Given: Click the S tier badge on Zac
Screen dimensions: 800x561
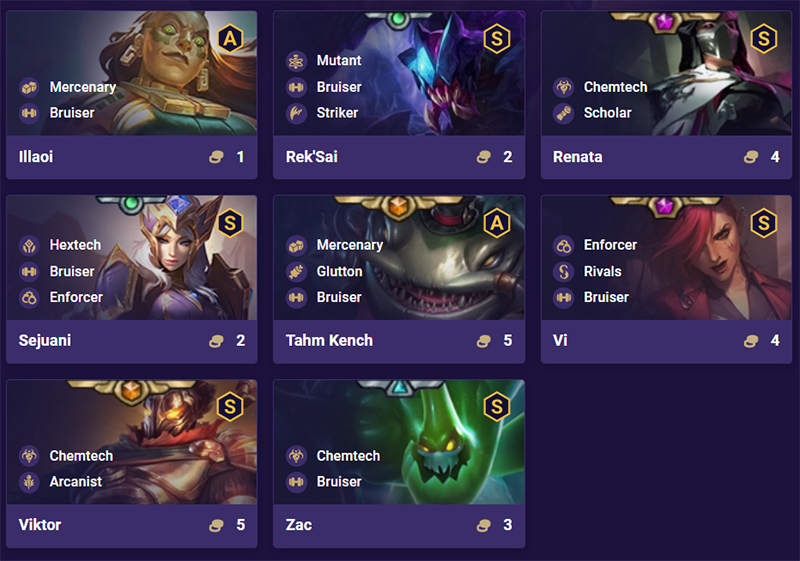Looking at the screenshot, I should point(497,407).
